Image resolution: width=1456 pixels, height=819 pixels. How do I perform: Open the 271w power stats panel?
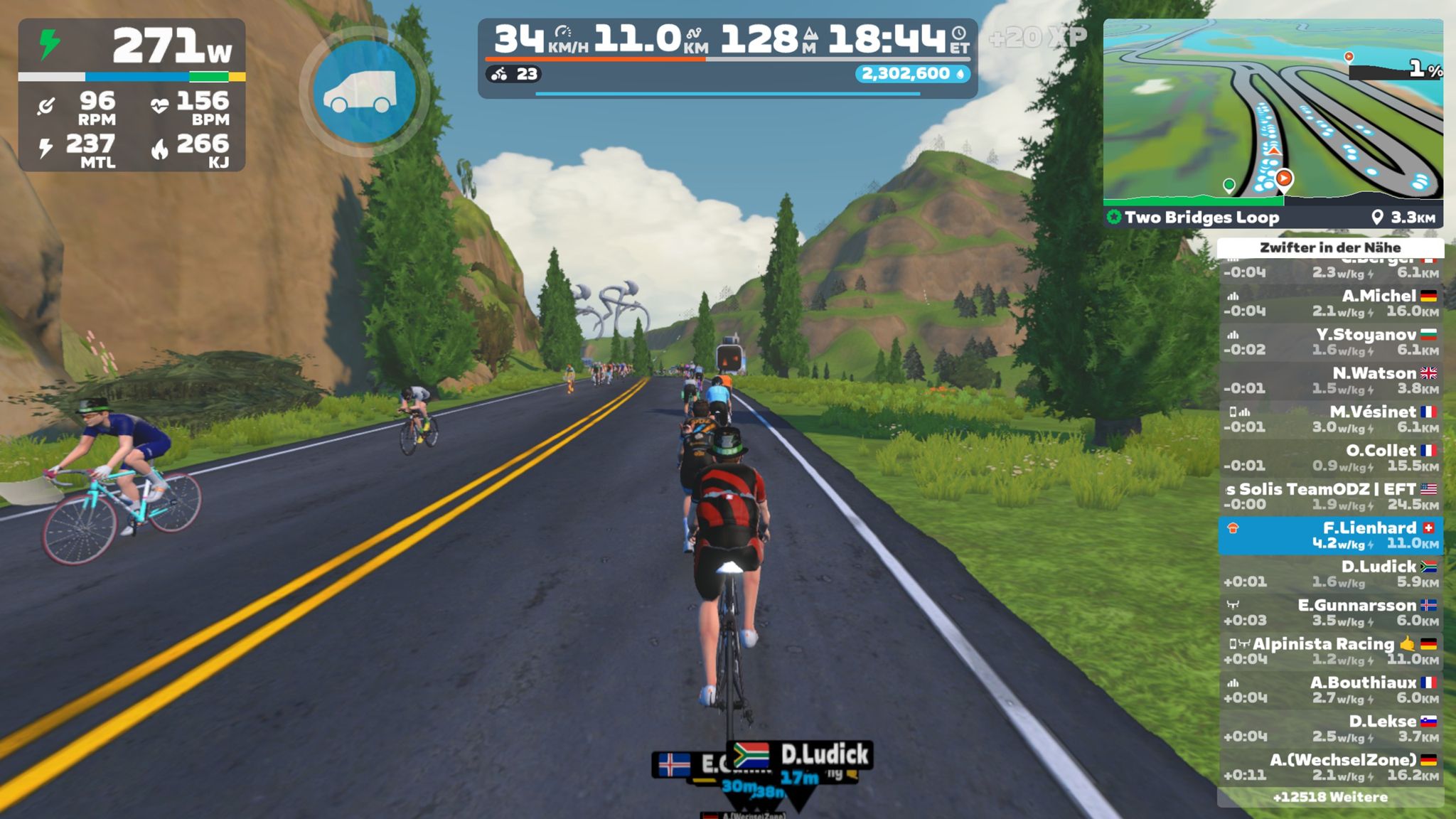click(132, 95)
